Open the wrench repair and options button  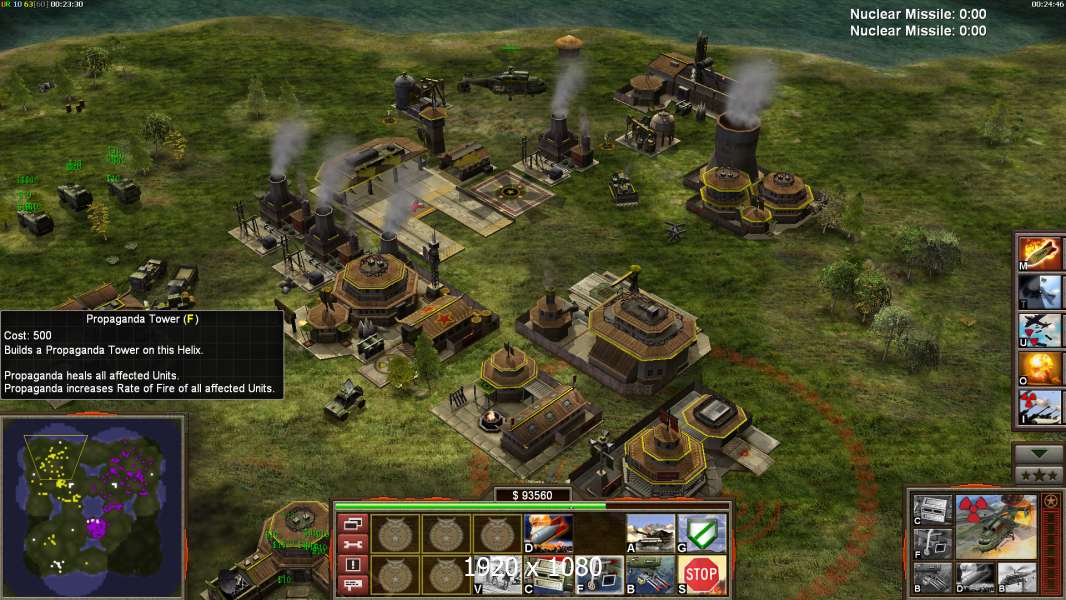pos(352,544)
